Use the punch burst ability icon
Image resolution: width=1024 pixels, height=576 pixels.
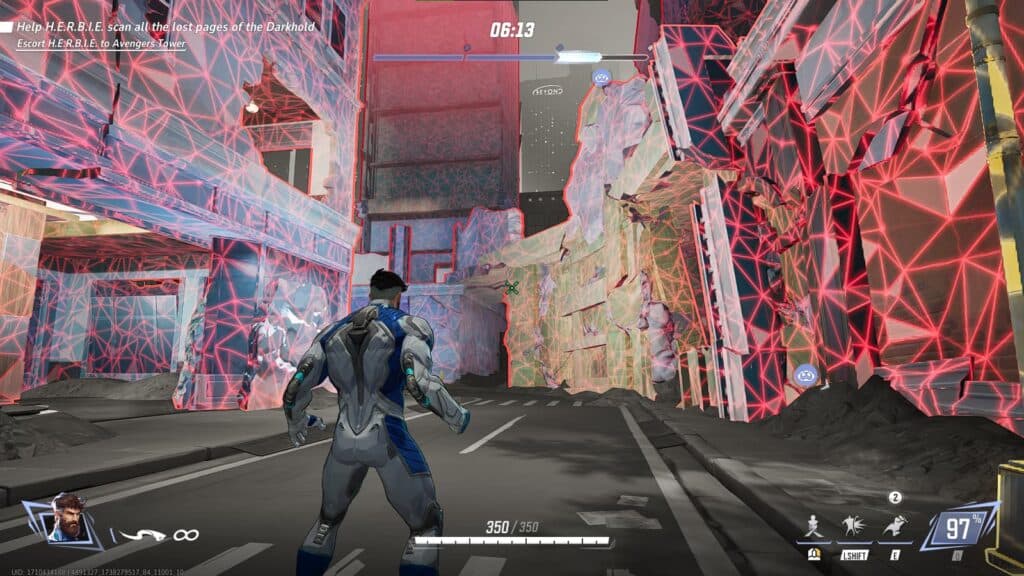tap(852, 523)
